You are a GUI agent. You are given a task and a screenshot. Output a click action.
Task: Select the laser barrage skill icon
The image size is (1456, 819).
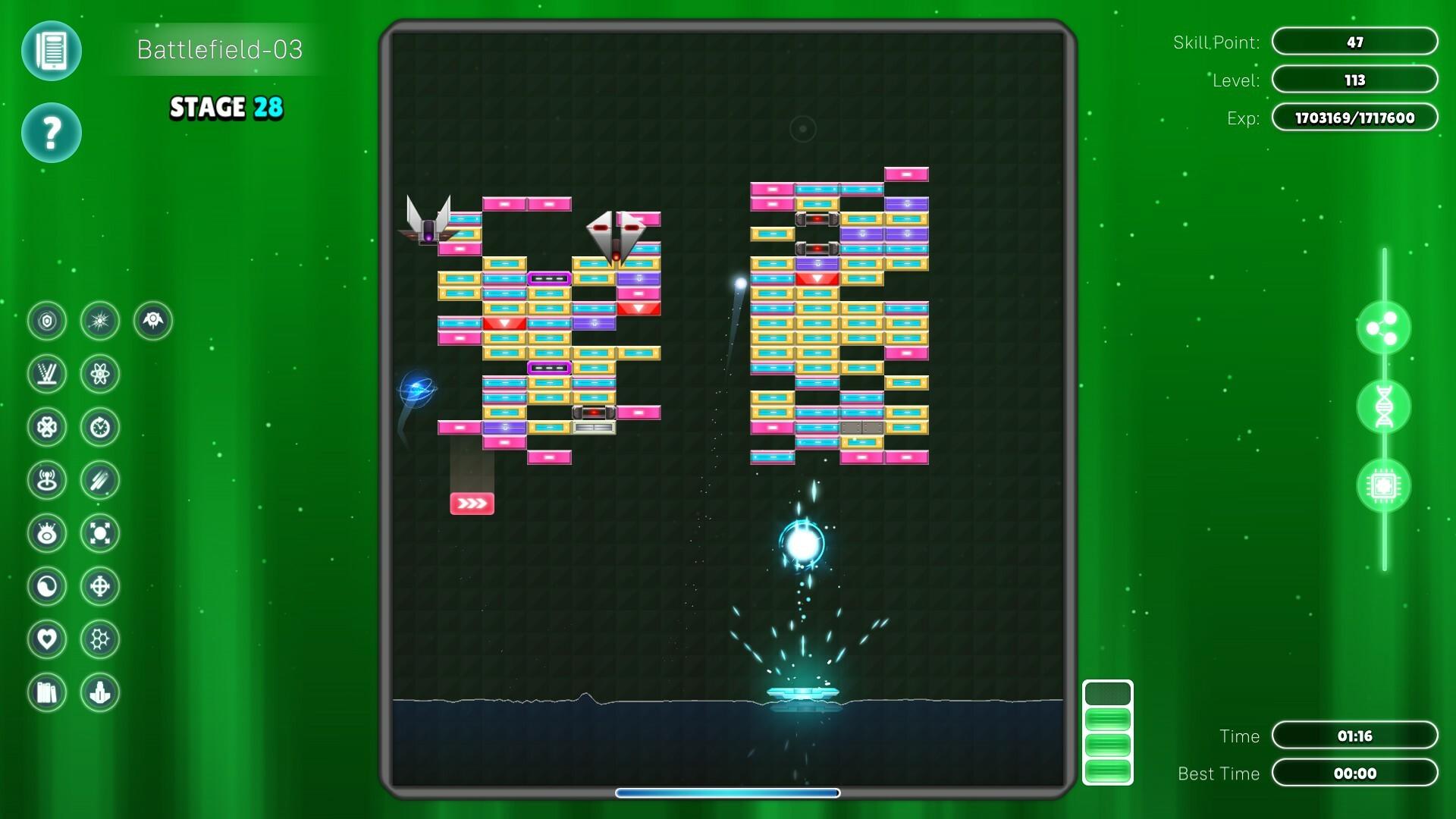coord(47,373)
